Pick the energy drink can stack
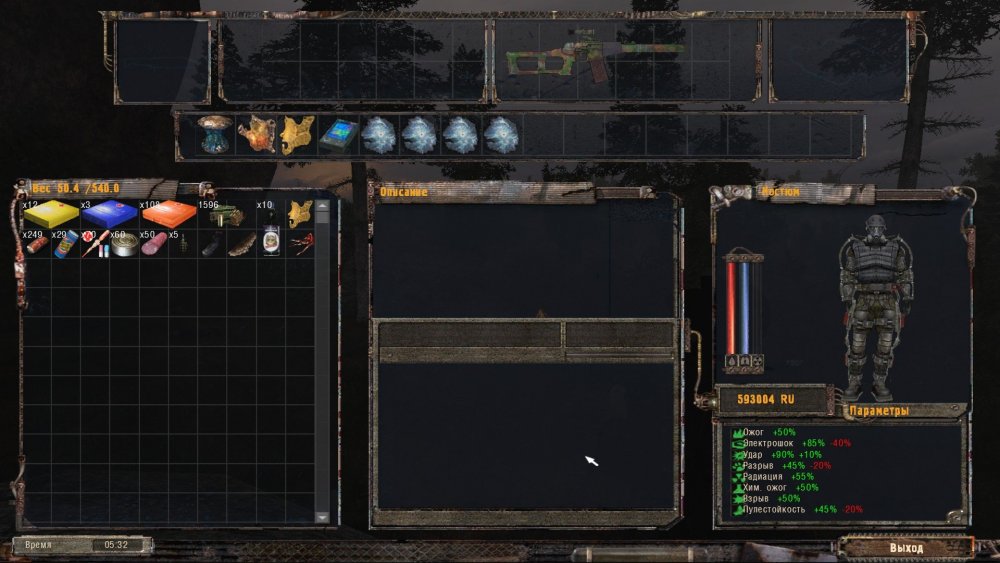 66,243
